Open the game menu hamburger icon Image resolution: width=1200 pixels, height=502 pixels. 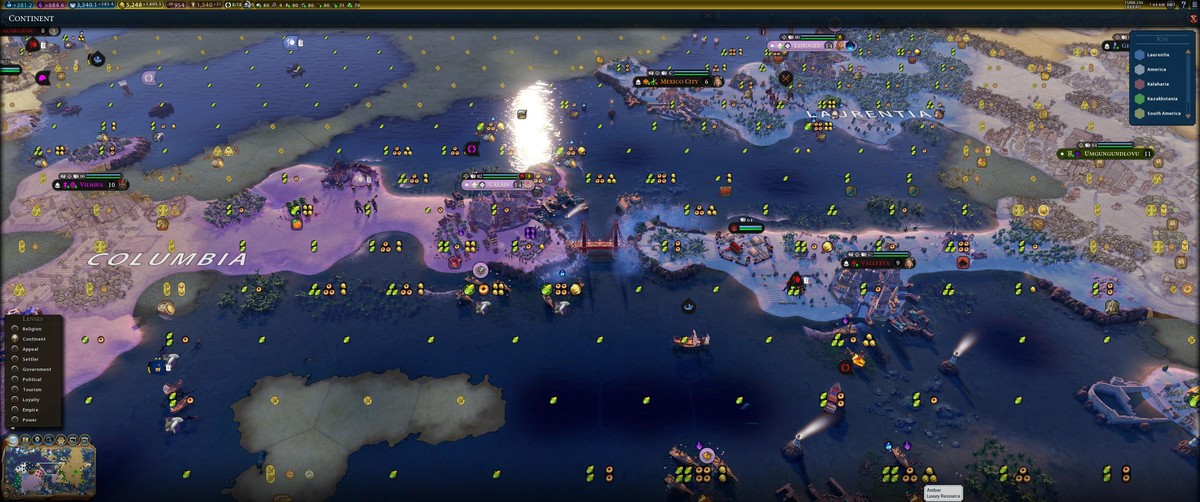tap(1192, 6)
